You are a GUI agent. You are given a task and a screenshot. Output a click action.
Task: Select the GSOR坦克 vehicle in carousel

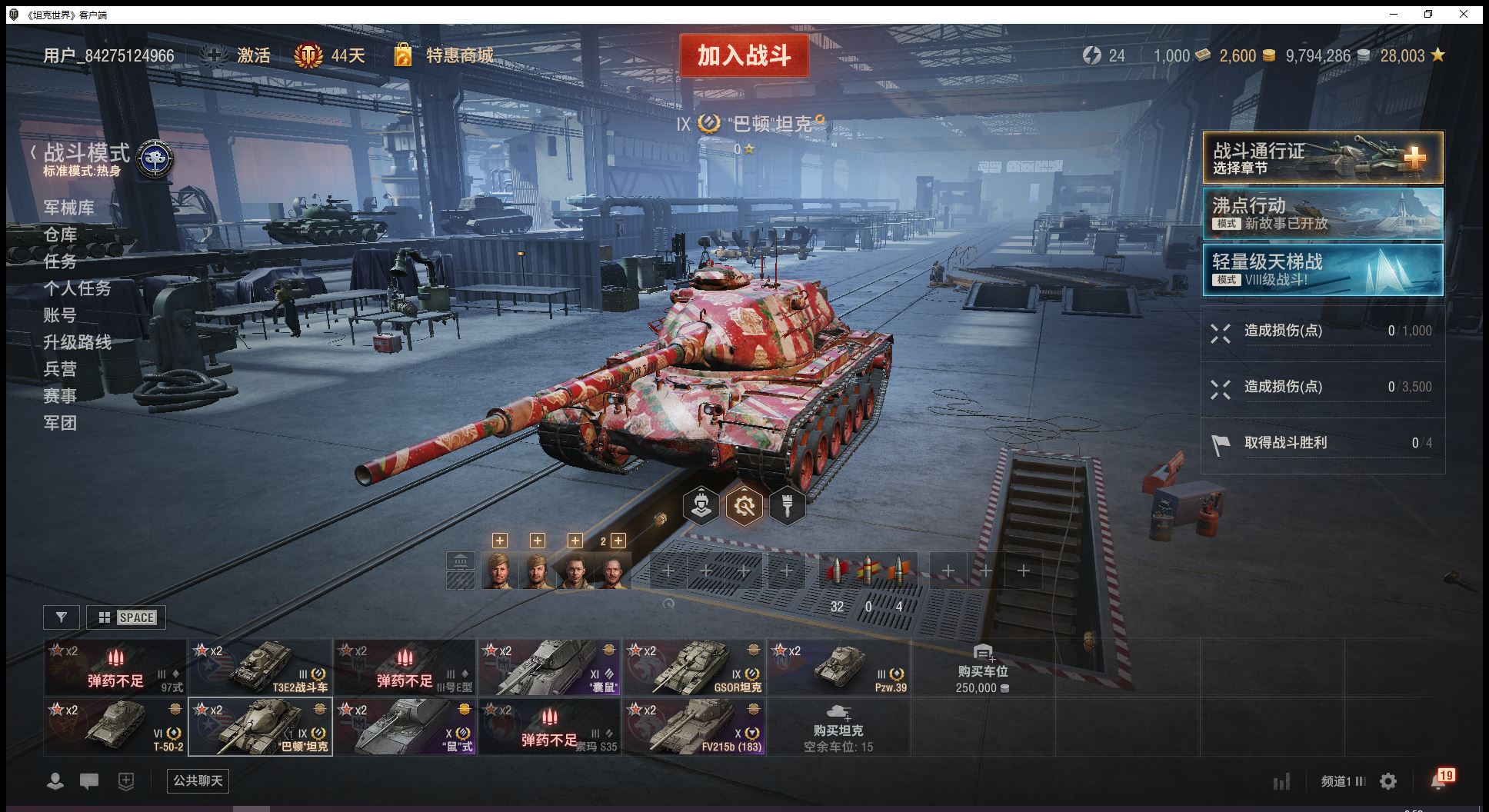(694, 667)
